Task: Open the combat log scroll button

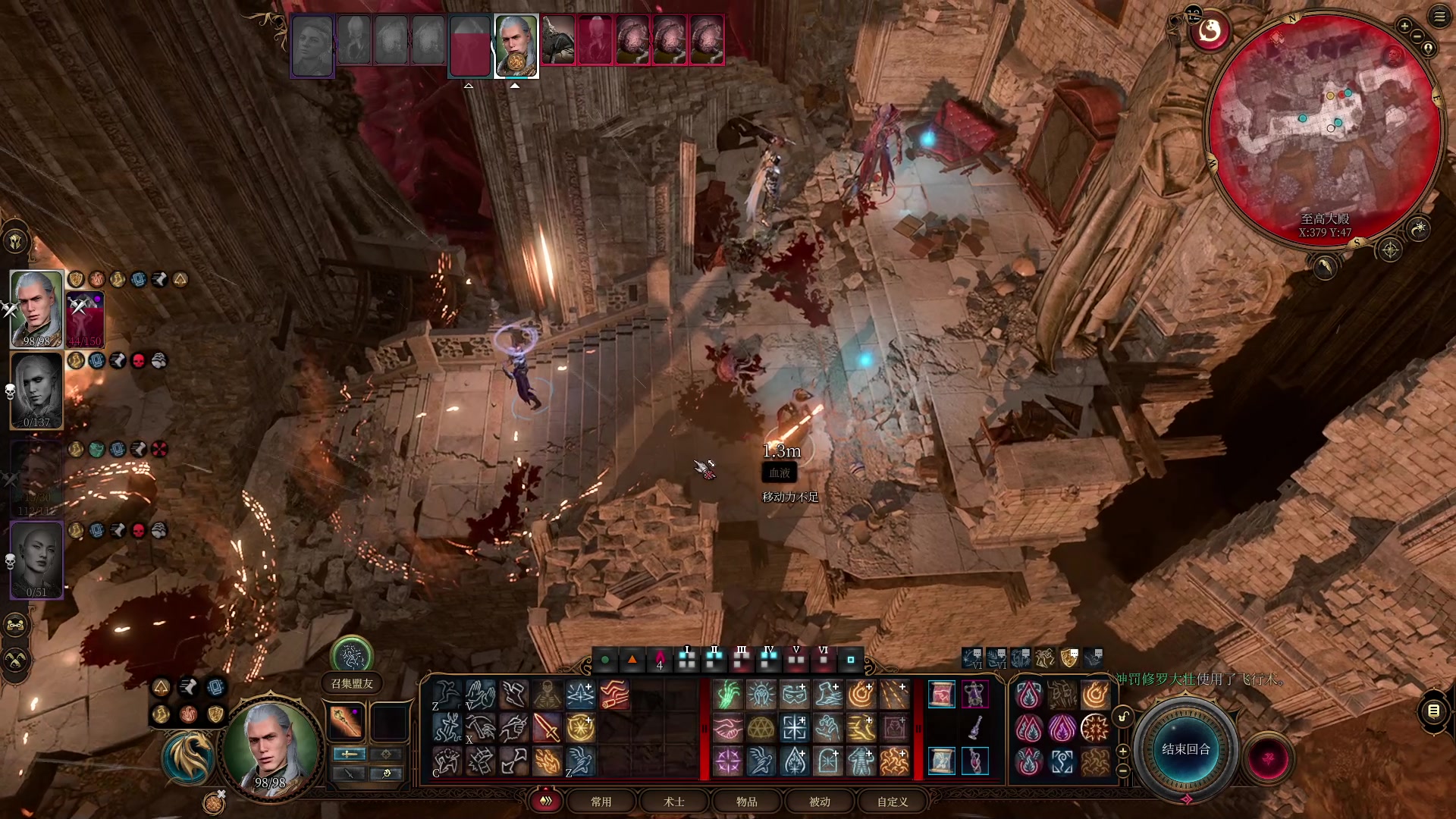Action: pos(1433,711)
